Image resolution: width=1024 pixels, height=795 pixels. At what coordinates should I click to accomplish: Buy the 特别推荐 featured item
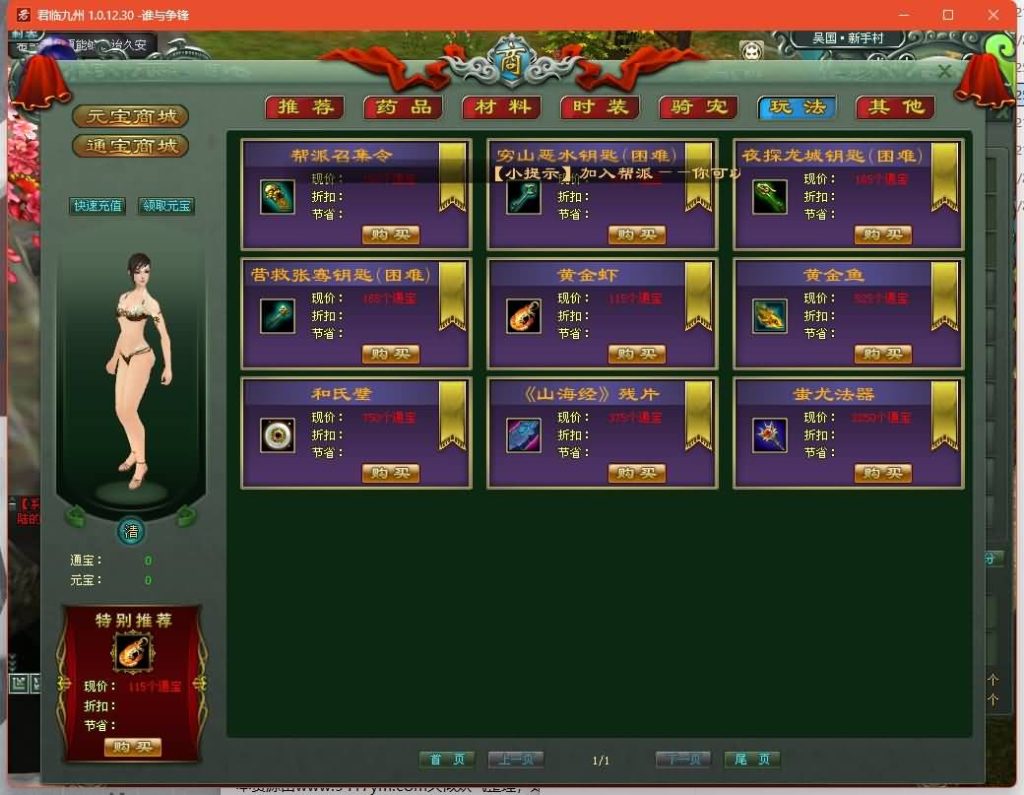132,747
